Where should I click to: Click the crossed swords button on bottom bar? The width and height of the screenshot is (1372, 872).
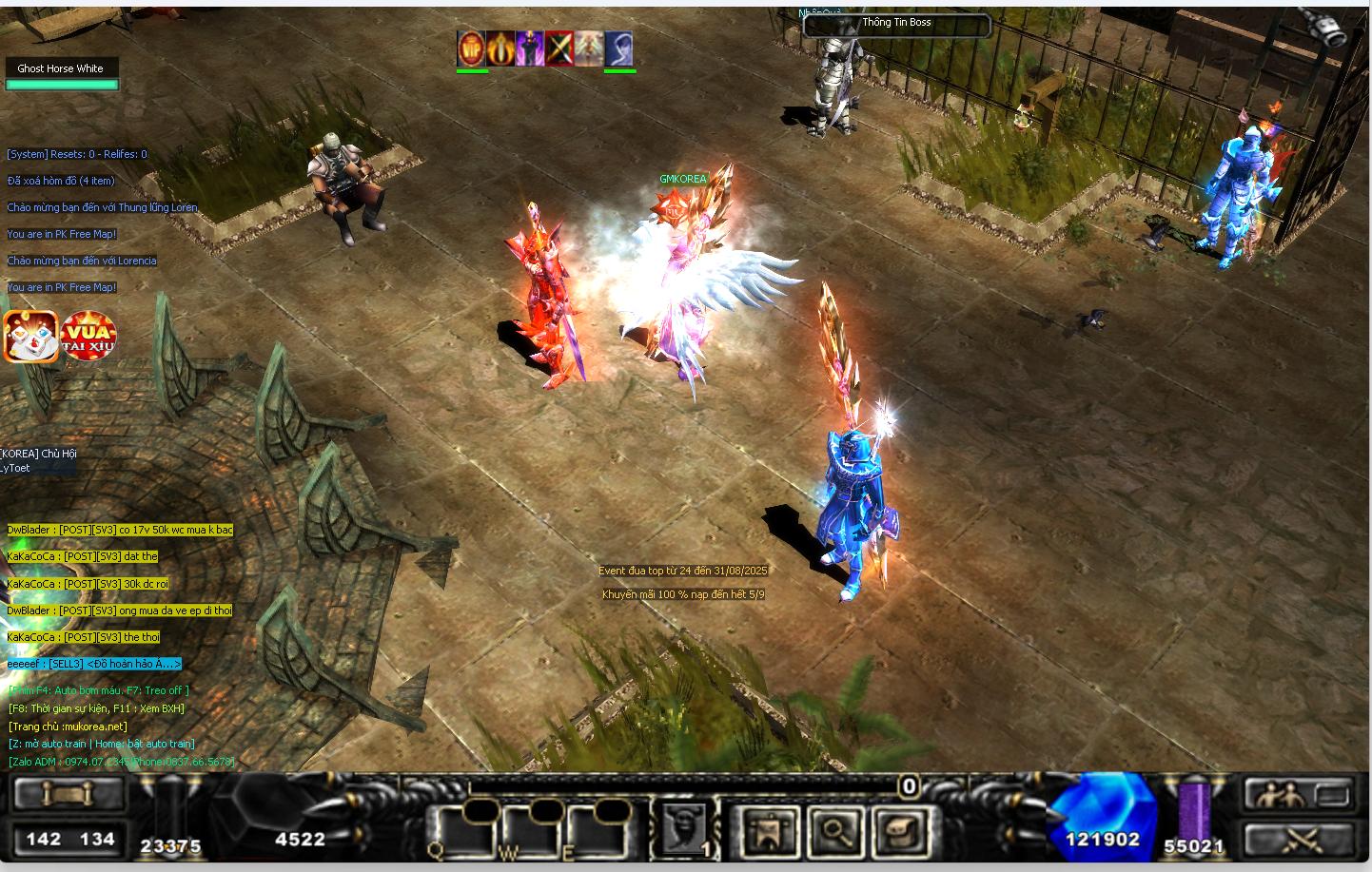pos(1299,838)
